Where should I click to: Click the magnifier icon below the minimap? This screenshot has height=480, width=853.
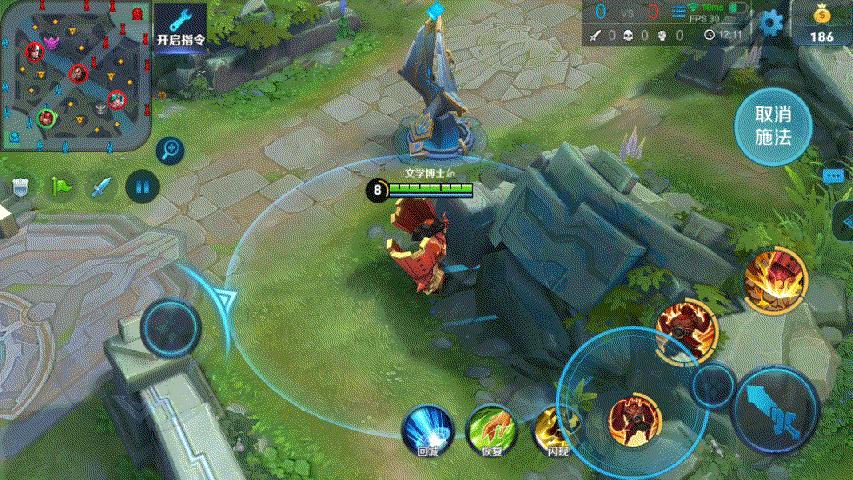click(171, 150)
